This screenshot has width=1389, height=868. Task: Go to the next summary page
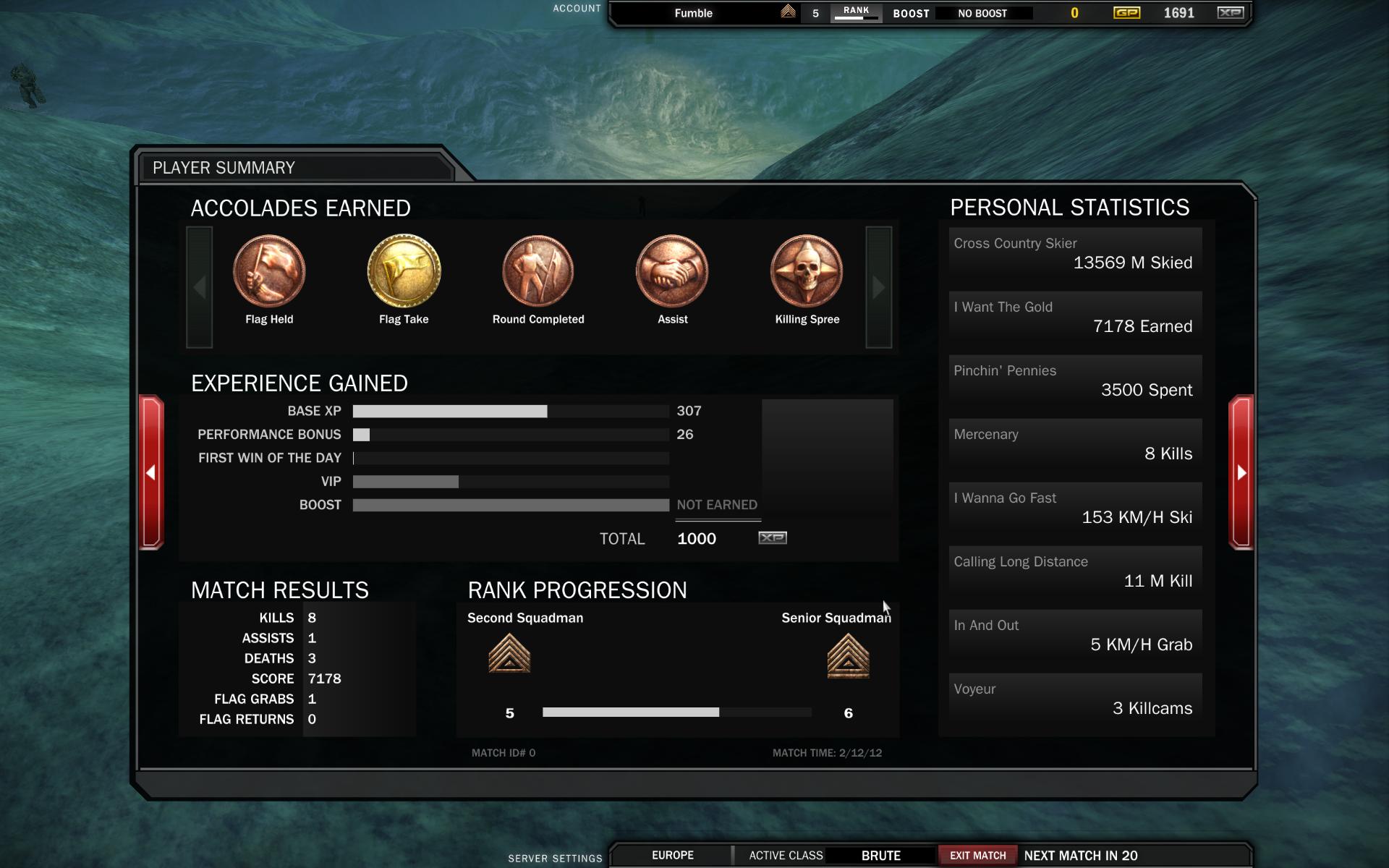(x=1241, y=472)
